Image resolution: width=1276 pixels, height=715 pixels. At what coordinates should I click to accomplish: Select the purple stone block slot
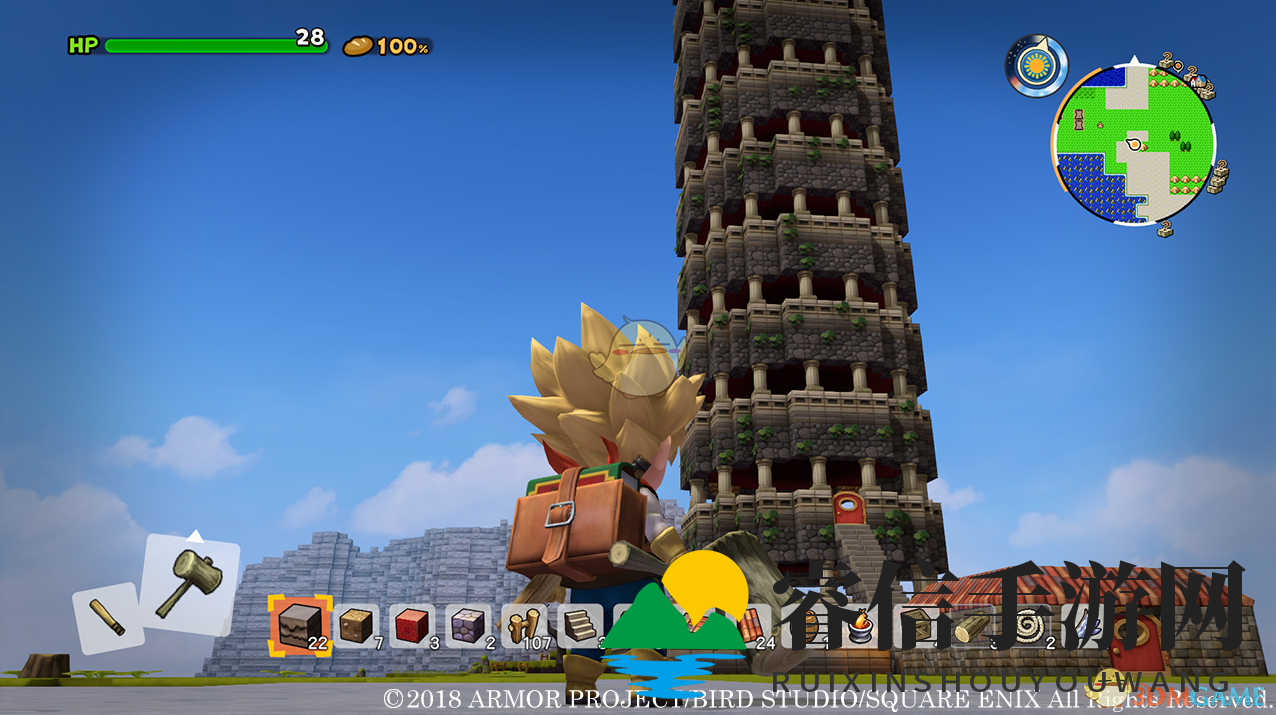[468, 626]
